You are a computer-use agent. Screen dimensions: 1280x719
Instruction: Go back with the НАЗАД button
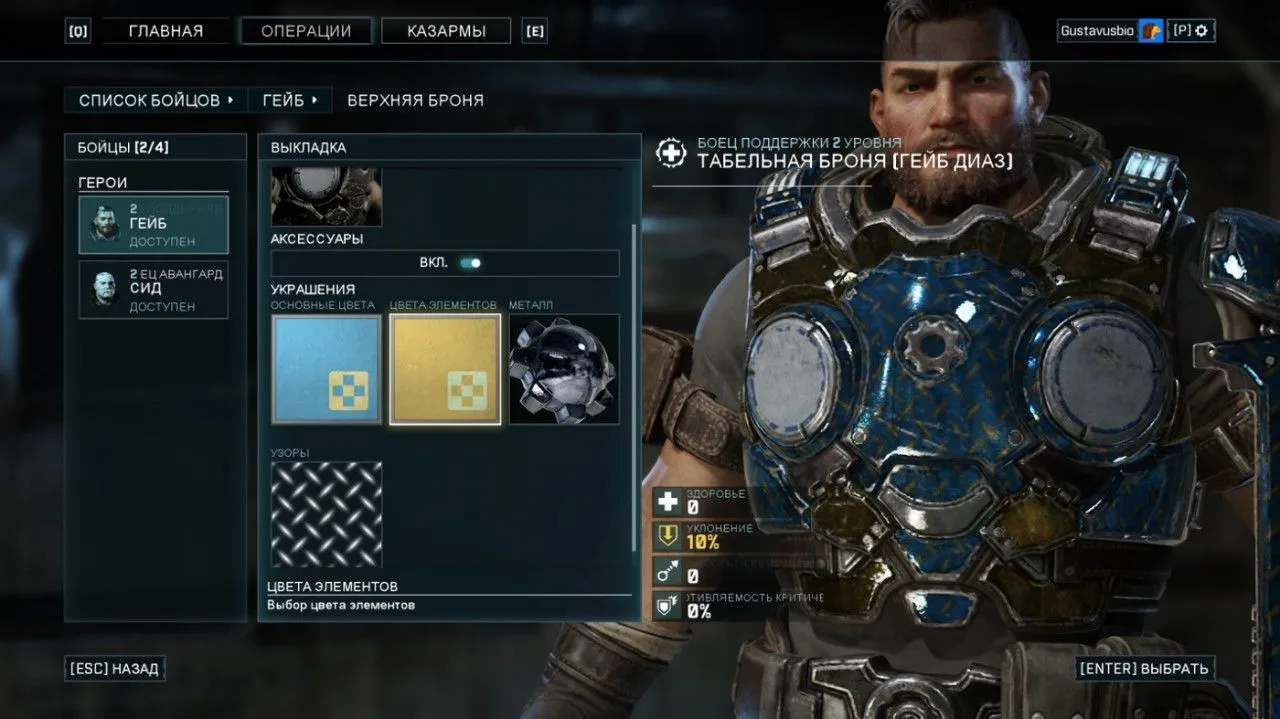pyautogui.click(x=115, y=669)
